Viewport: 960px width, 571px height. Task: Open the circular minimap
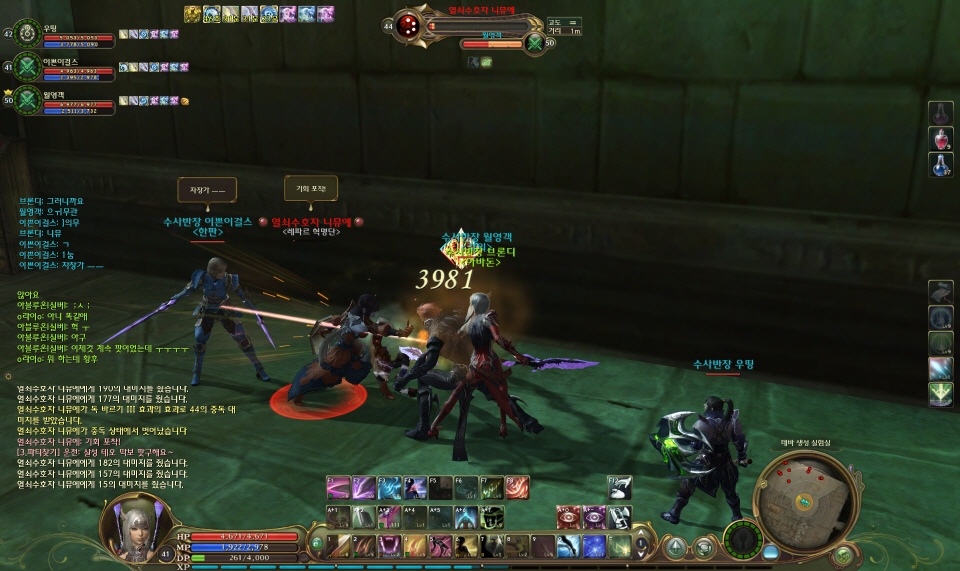click(x=807, y=494)
